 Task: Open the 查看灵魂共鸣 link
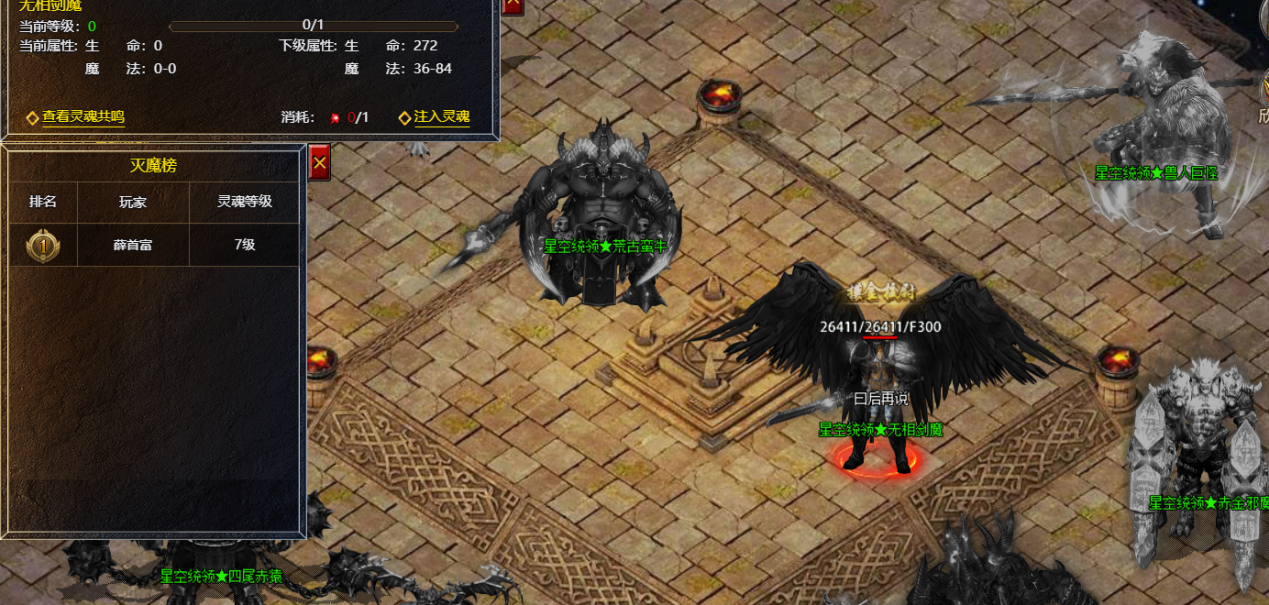83,117
